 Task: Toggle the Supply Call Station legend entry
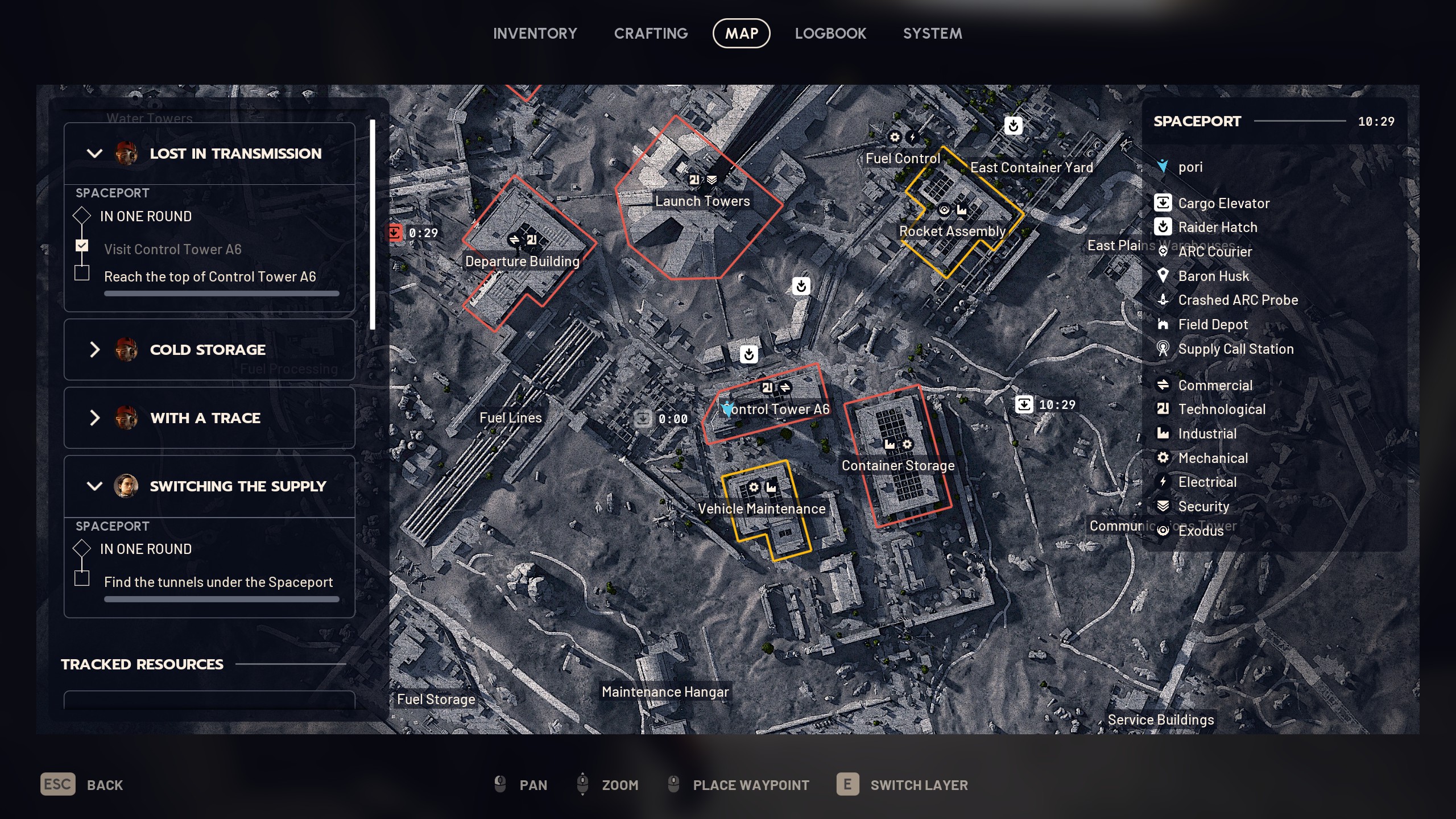point(1235,349)
